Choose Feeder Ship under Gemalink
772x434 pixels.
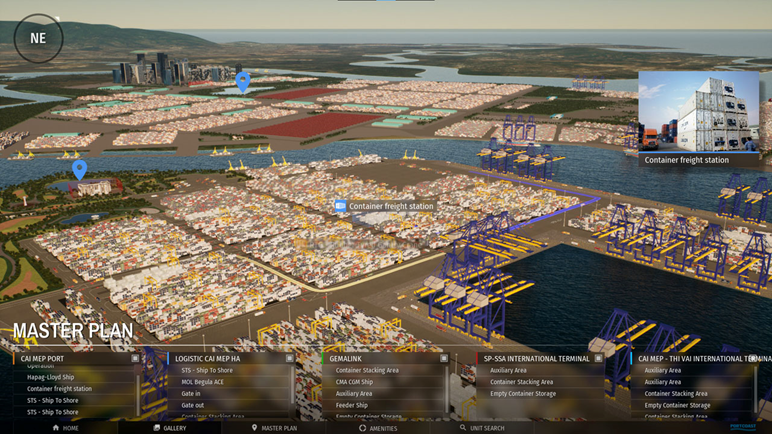352,405
